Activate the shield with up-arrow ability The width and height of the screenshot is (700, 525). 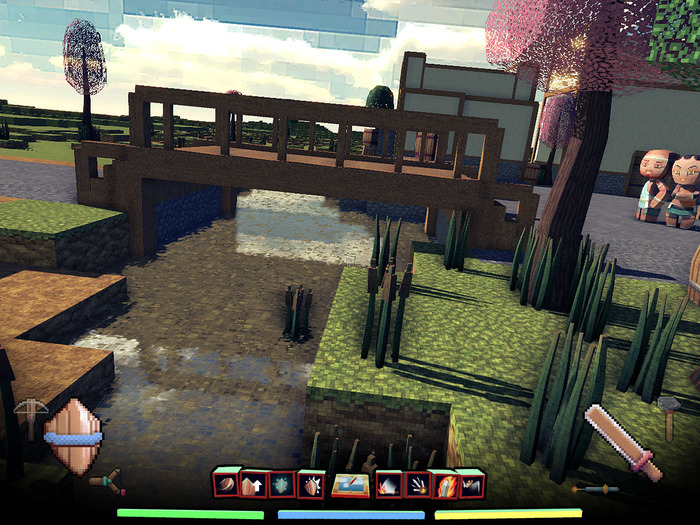click(254, 484)
